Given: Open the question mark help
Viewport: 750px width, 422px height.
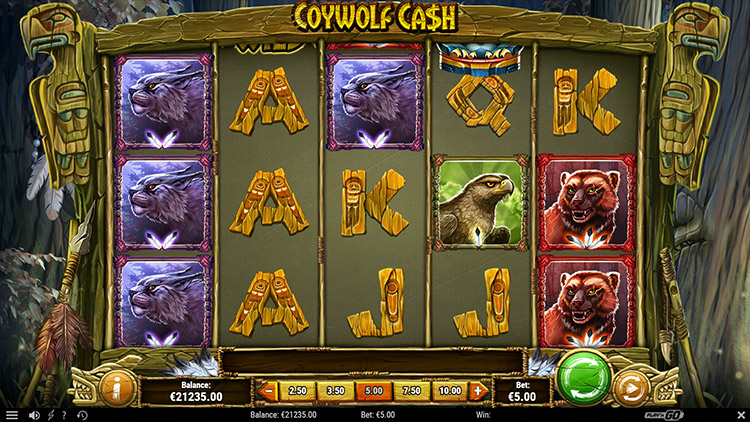Looking at the screenshot, I should (x=65, y=415).
